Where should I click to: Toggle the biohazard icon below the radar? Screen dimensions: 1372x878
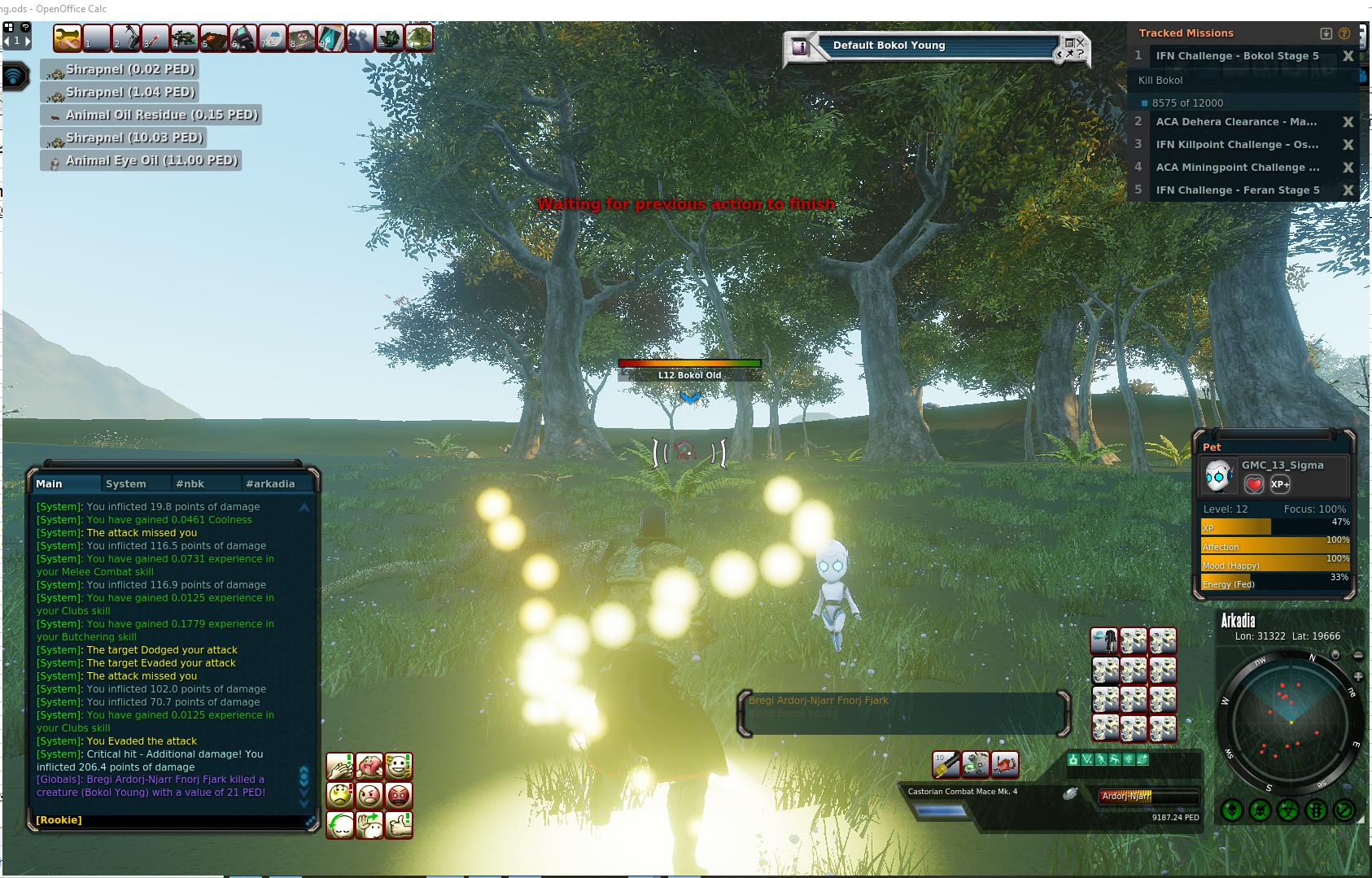(x=1287, y=810)
